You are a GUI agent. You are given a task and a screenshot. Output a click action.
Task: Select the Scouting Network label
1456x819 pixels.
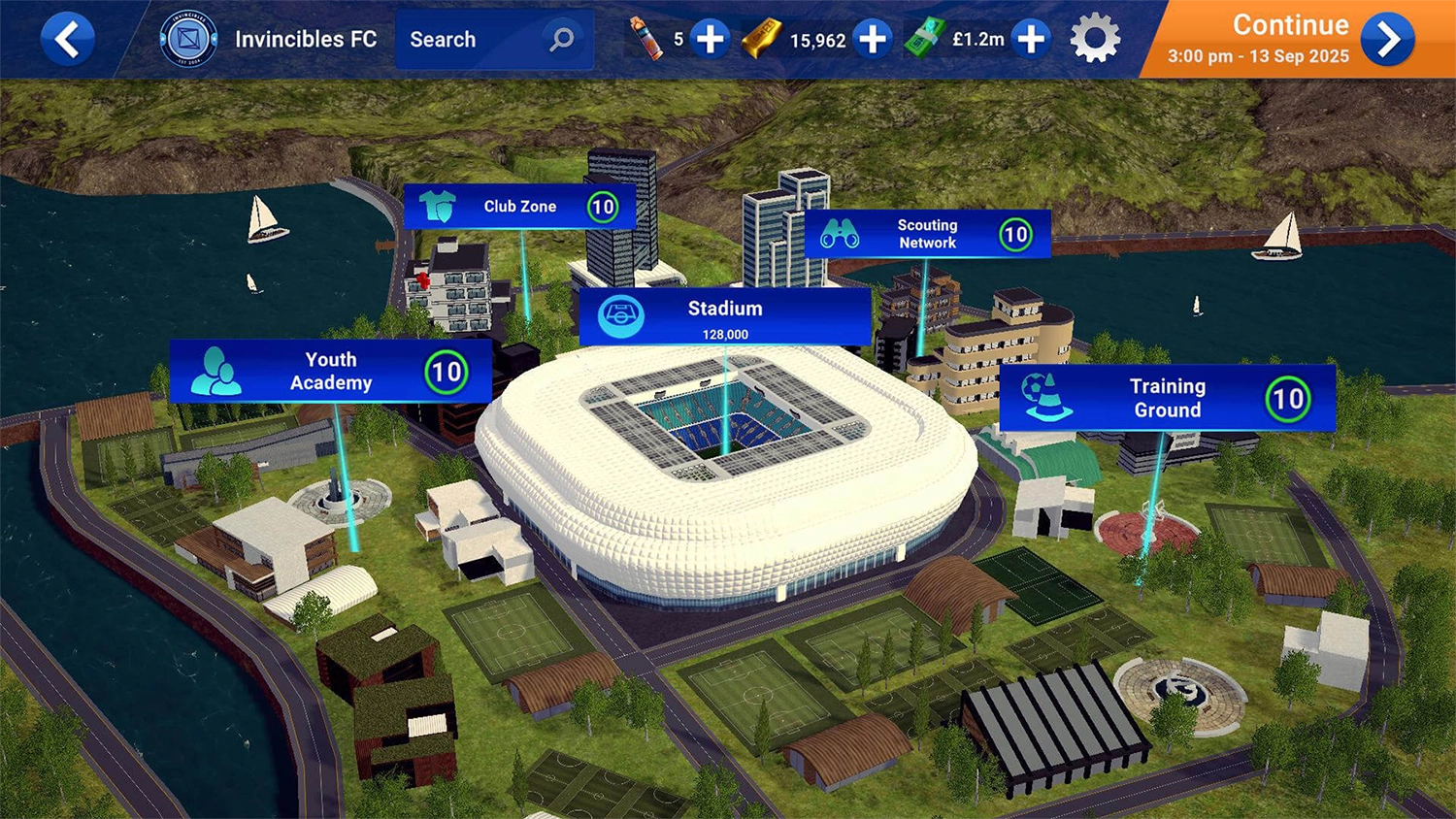927,234
